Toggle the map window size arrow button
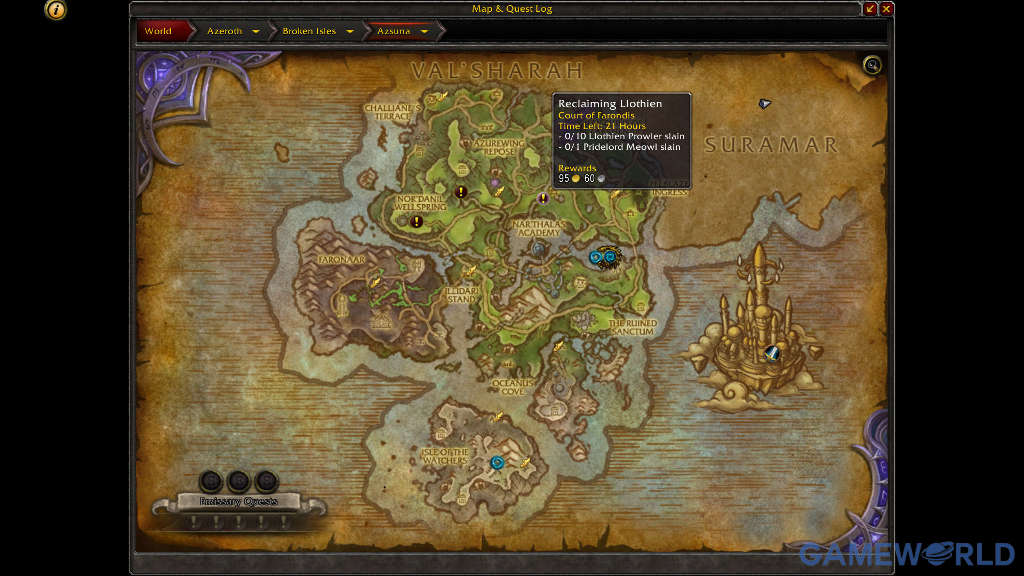 [x=870, y=9]
